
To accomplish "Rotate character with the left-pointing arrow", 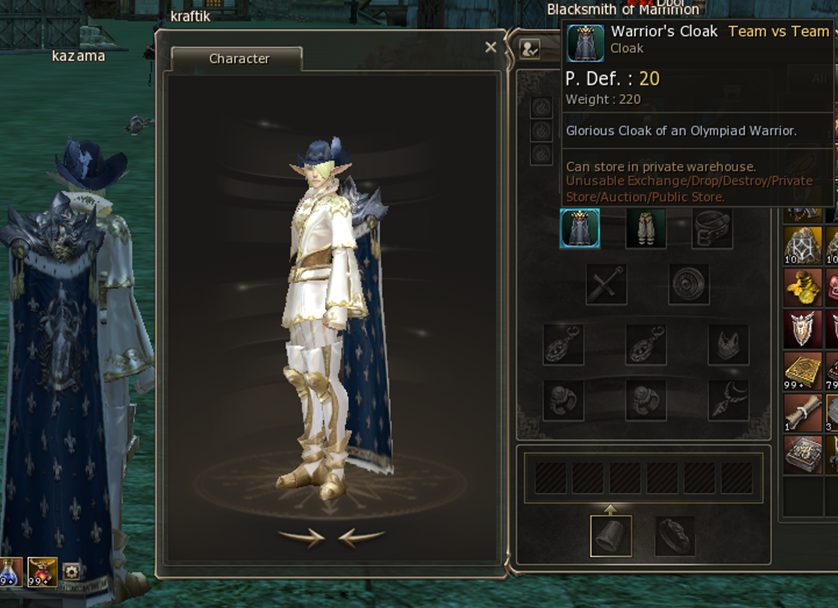I will 361,538.
